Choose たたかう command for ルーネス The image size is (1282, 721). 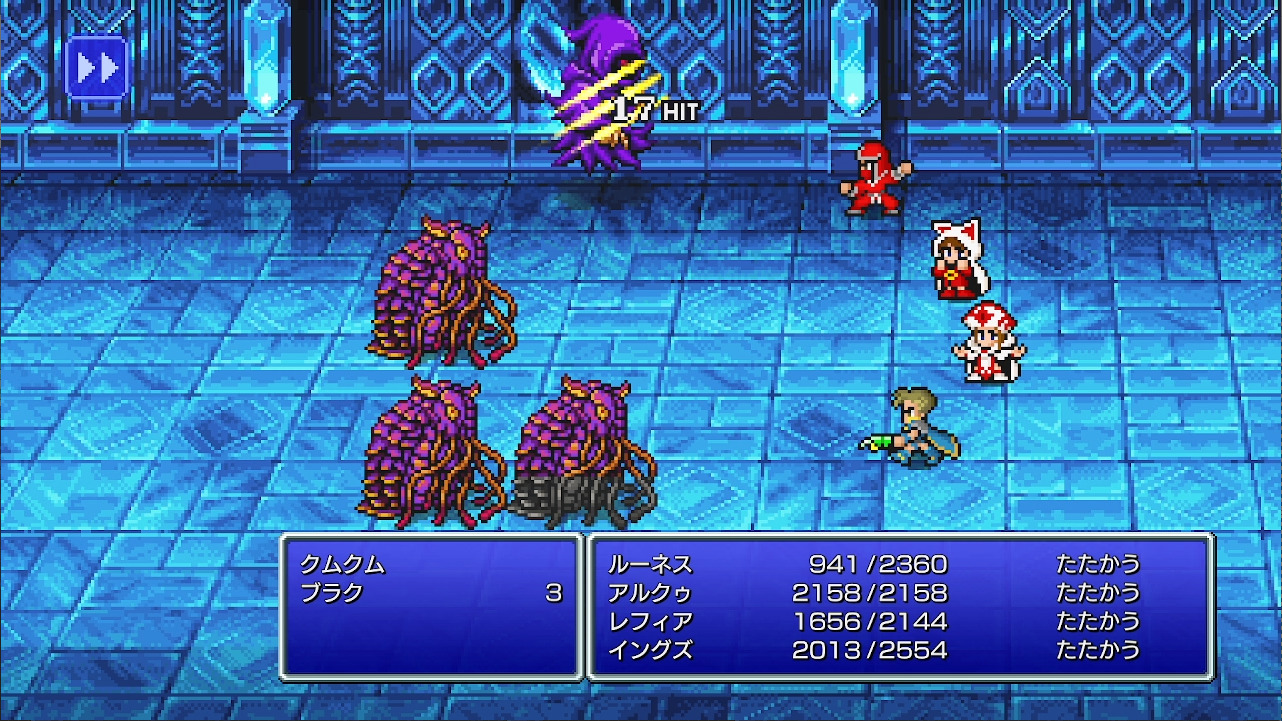coord(1100,564)
